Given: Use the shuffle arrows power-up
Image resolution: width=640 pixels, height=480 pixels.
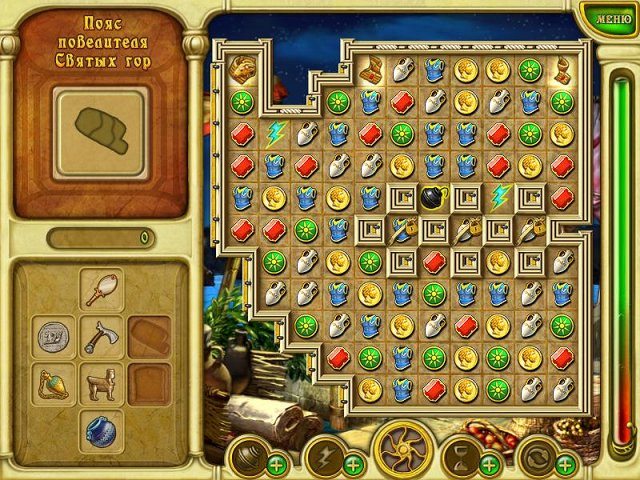Looking at the screenshot, I should pos(537,456).
